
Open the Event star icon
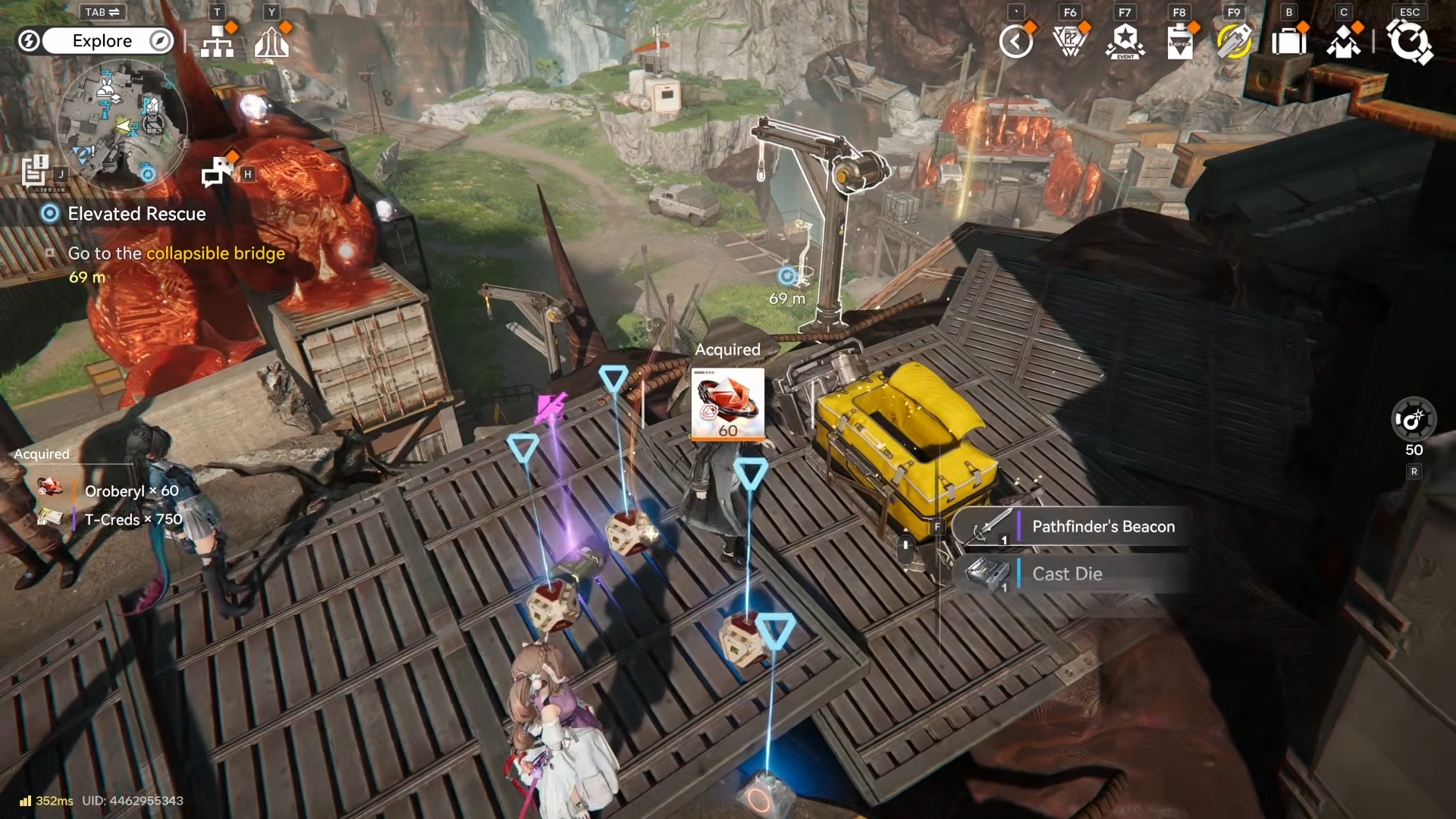coord(1125,42)
